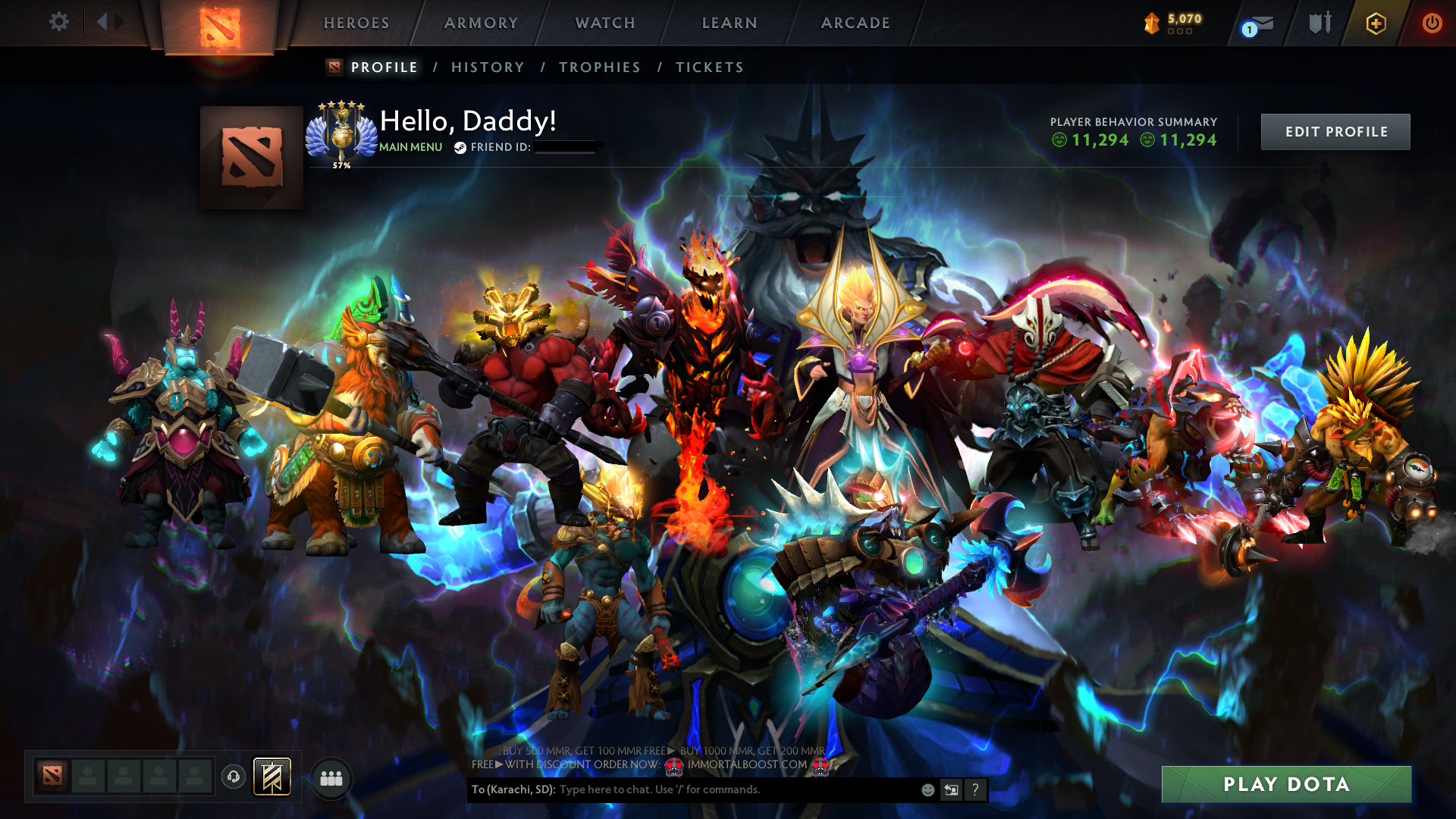Open the ARCADE menu
This screenshot has width=1456, height=819.
[855, 23]
